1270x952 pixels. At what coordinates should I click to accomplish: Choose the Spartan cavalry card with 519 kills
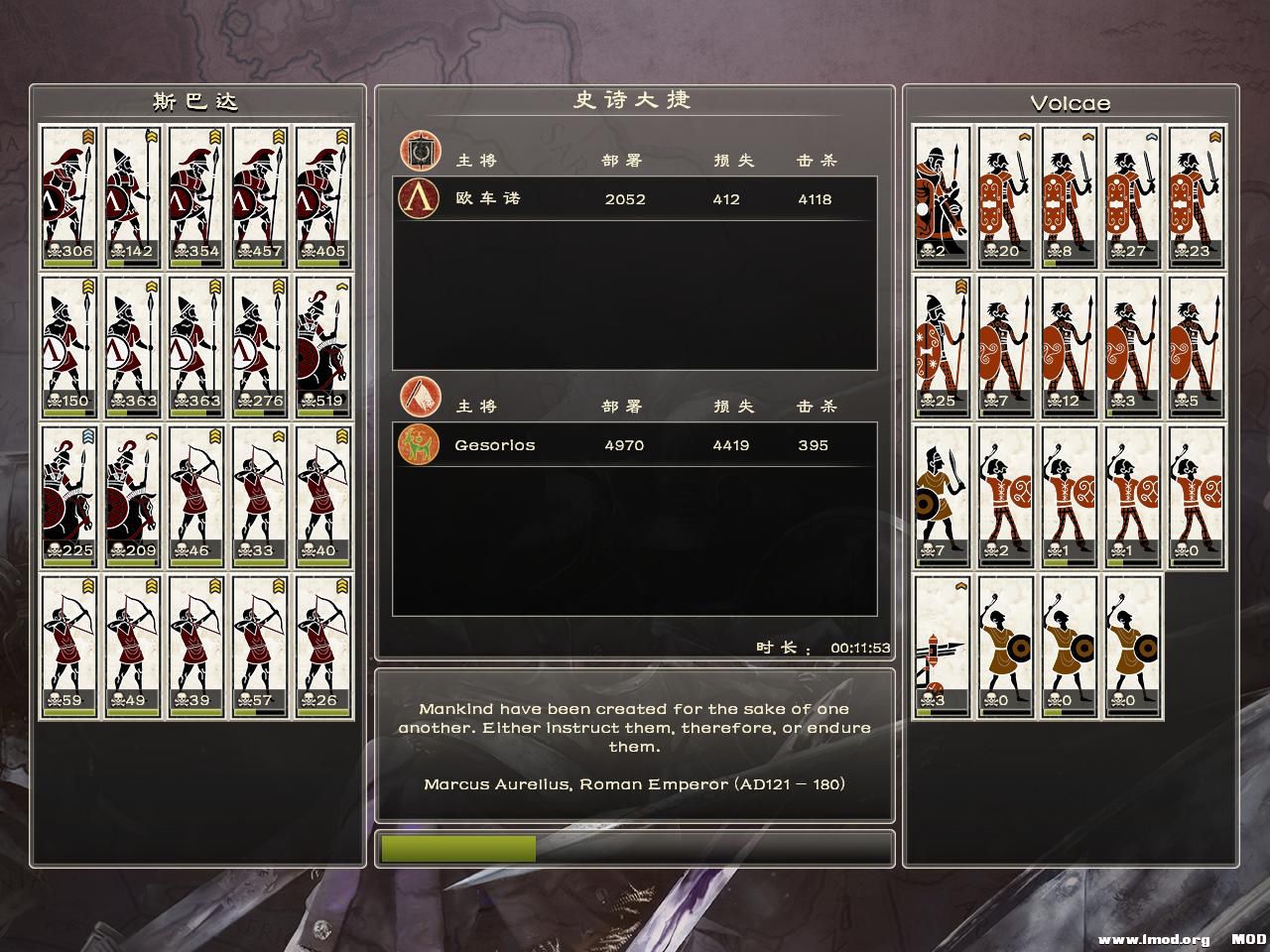pyautogui.click(x=324, y=346)
